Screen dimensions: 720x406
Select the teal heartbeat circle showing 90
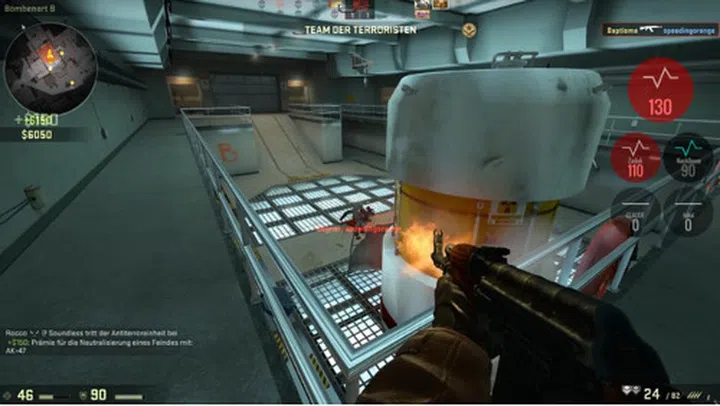coord(688,156)
